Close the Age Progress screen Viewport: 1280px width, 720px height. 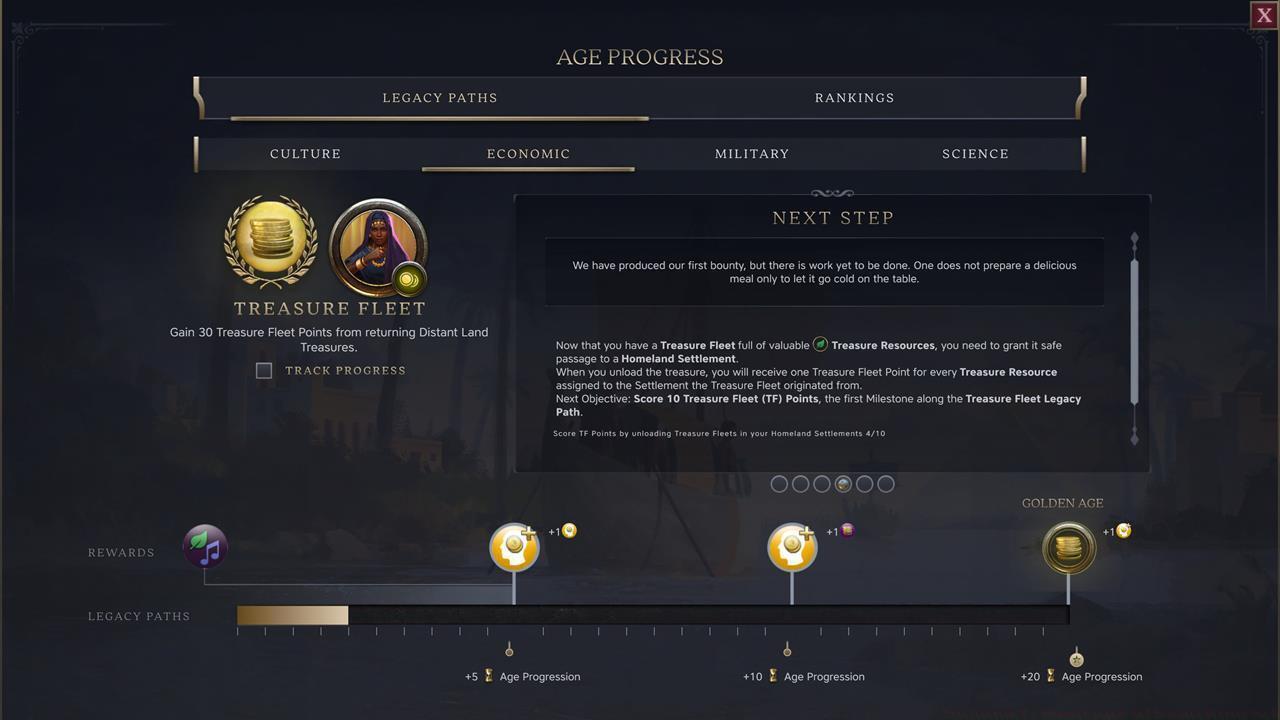pos(1263,15)
